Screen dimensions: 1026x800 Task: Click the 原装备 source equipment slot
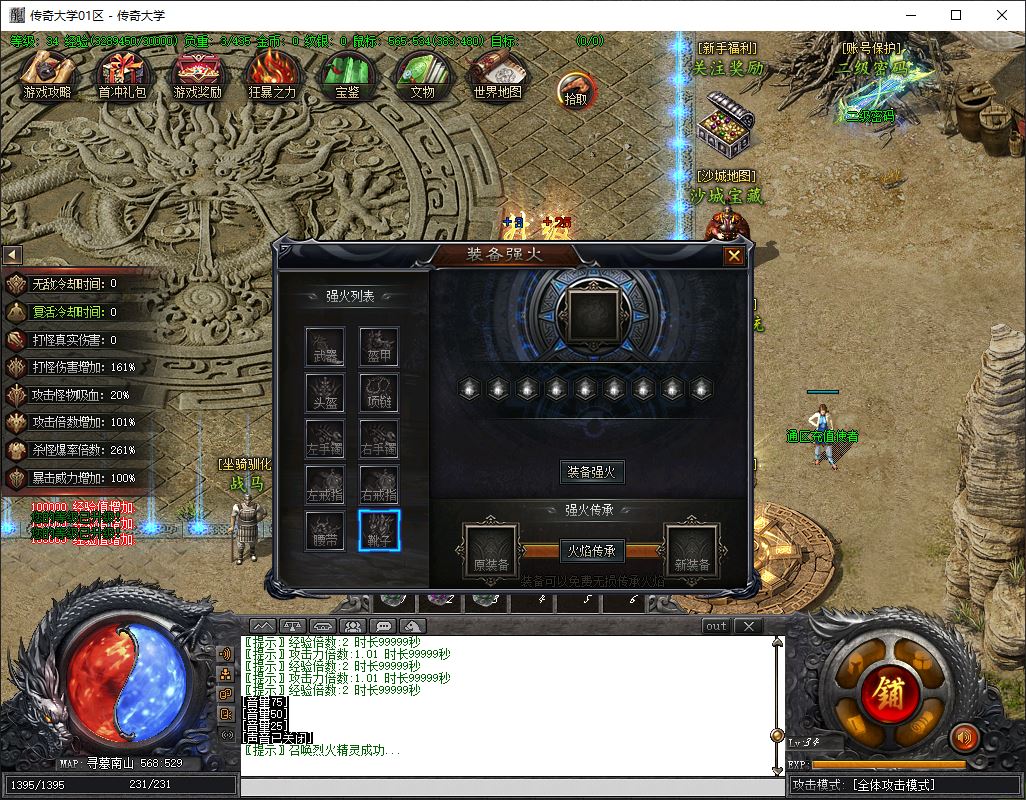coord(491,551)
